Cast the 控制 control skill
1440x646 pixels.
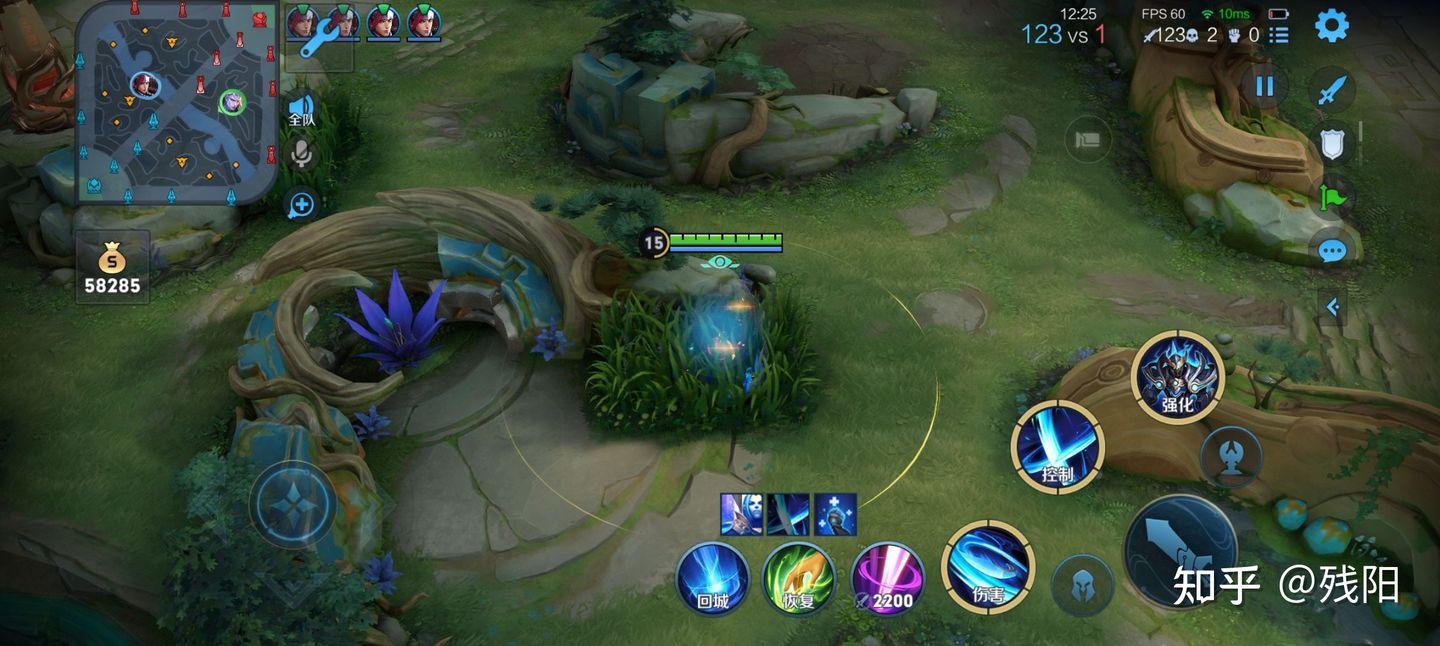click(1057, 448)
